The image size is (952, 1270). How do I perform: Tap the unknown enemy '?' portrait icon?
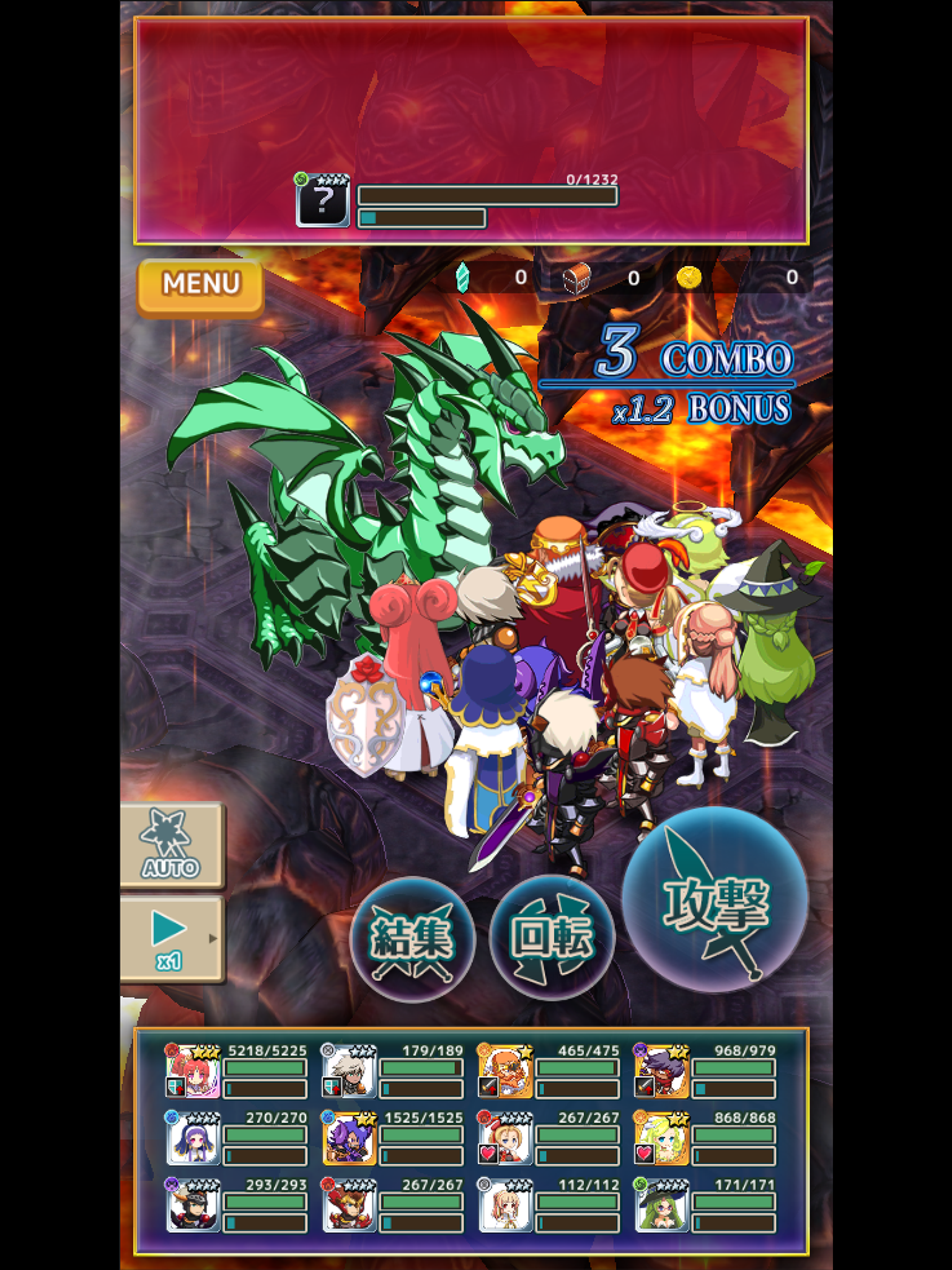click(x=323, y=201)
